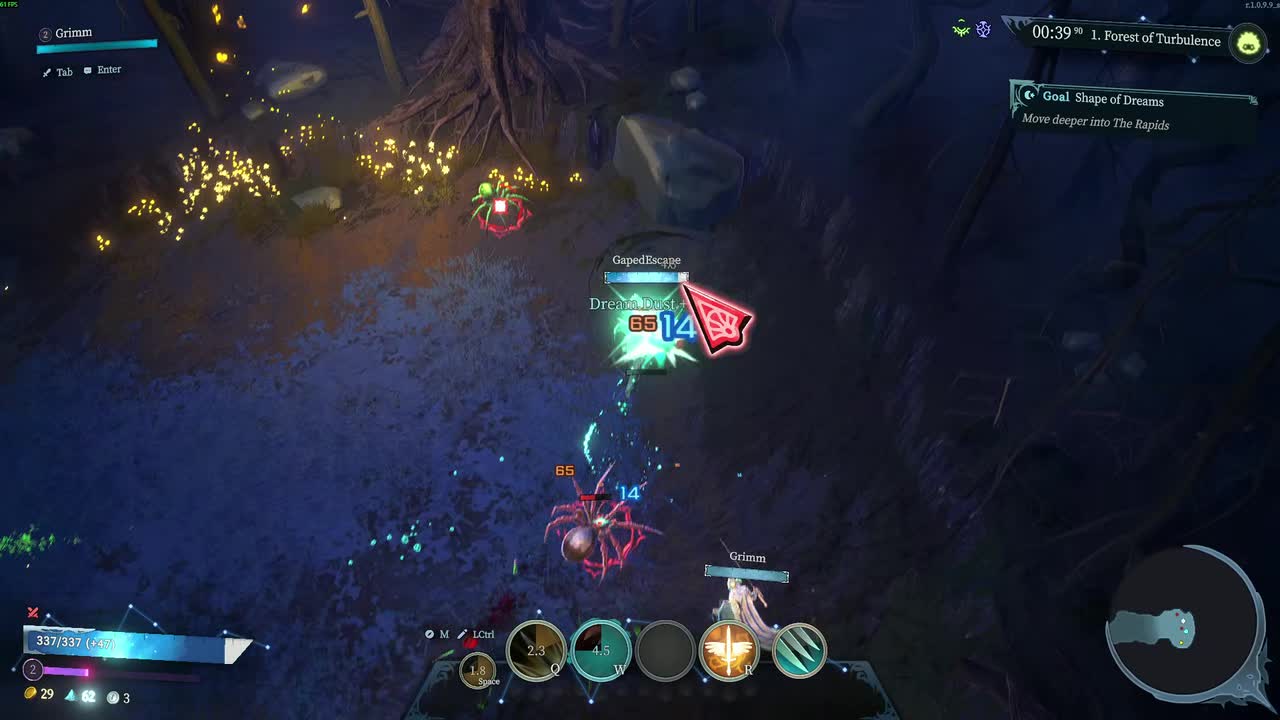Screen dimensions: 1280x720
Task: Click the teal claws ability icon
Action: click(x=800, y=650)
